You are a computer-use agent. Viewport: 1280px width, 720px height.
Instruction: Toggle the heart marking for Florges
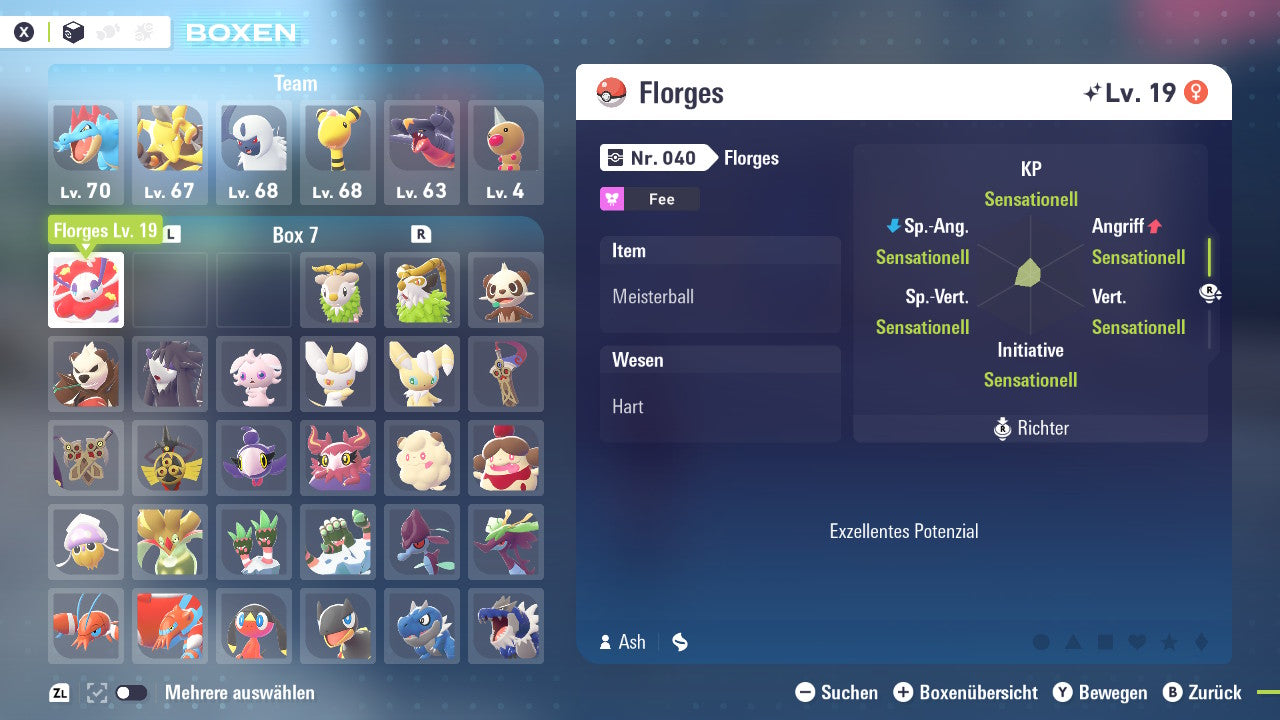(x=1134, y=642)
